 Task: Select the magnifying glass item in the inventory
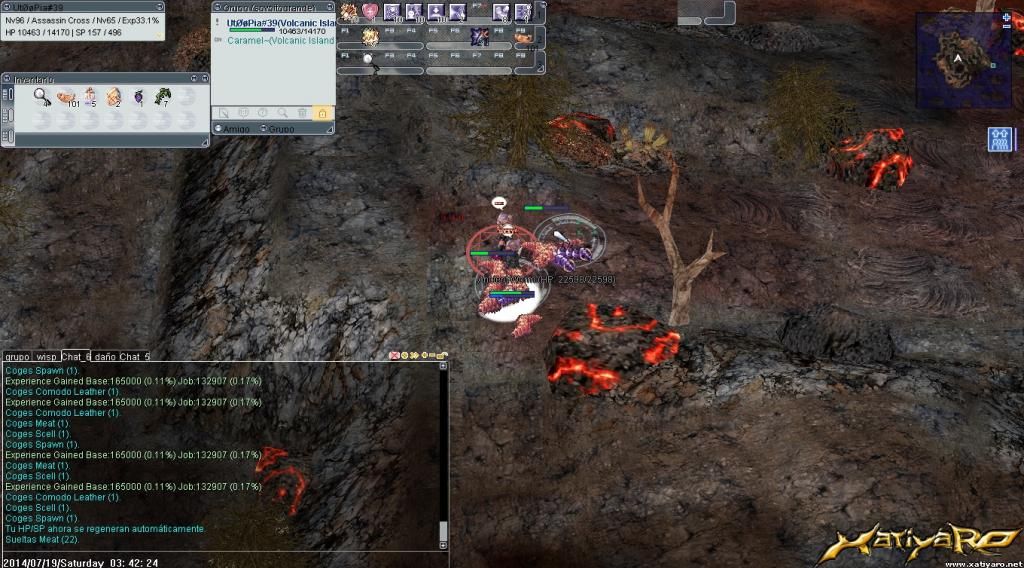[43, 97]
